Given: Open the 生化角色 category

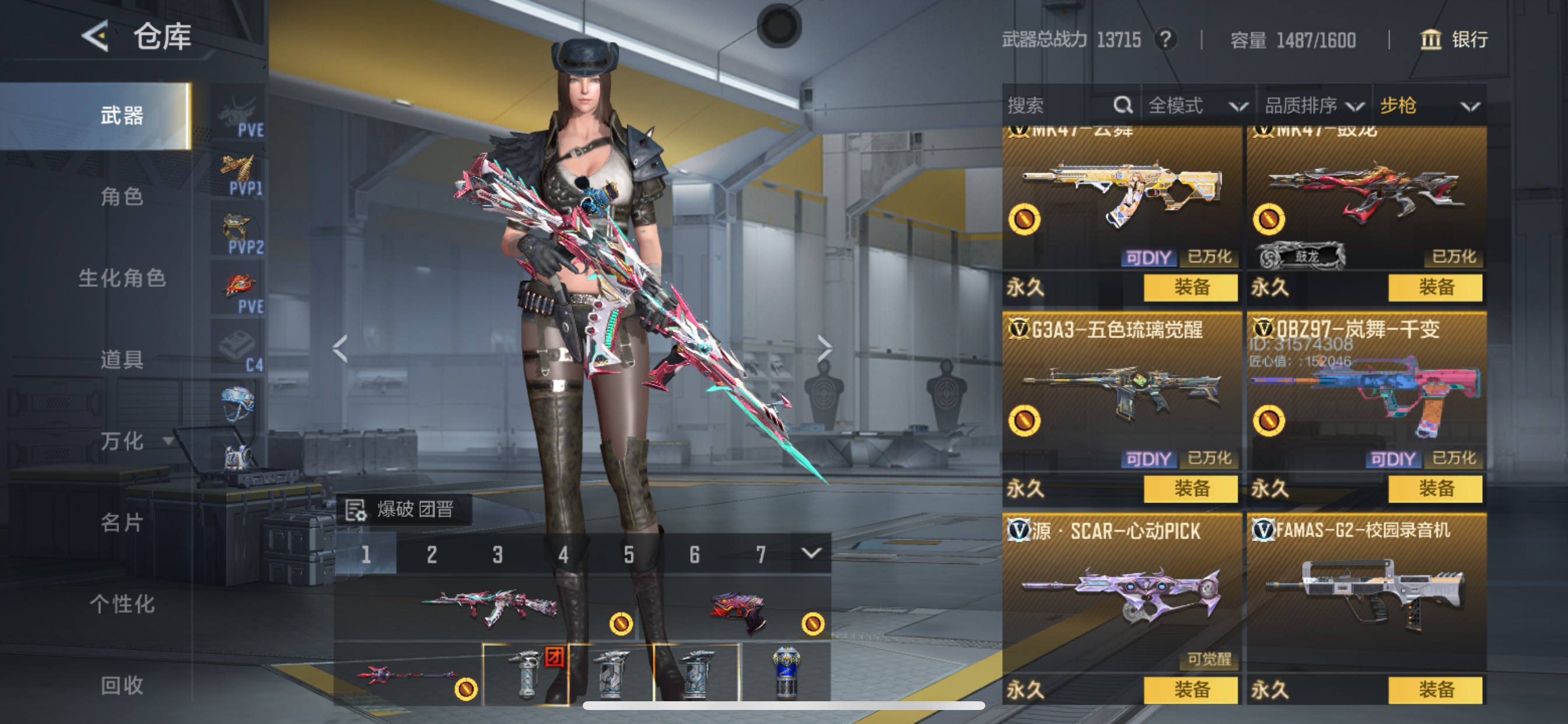Looking at the screenshot, I should click(x=122, y=278).
